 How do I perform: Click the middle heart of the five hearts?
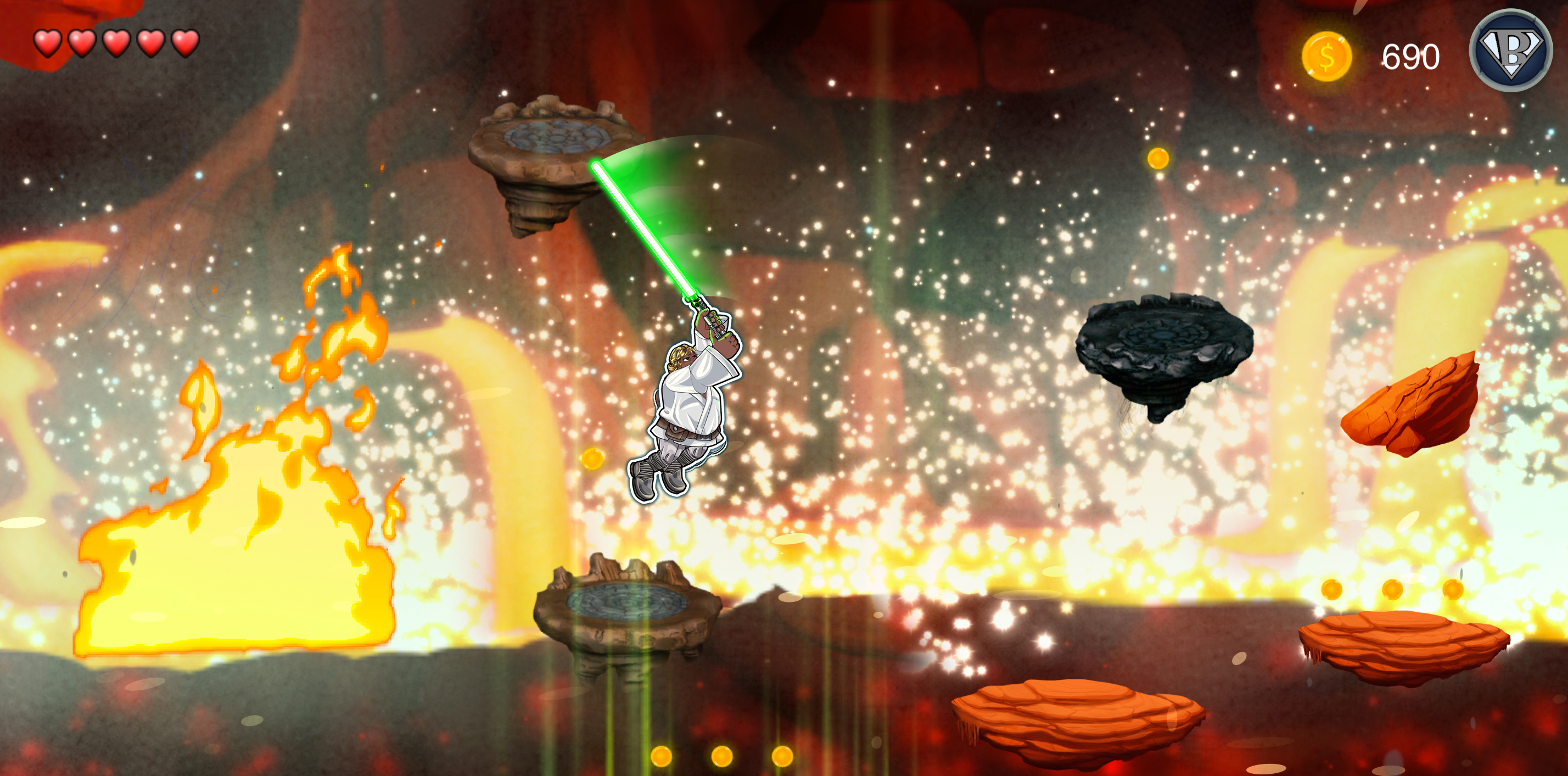tap(116, 43)
